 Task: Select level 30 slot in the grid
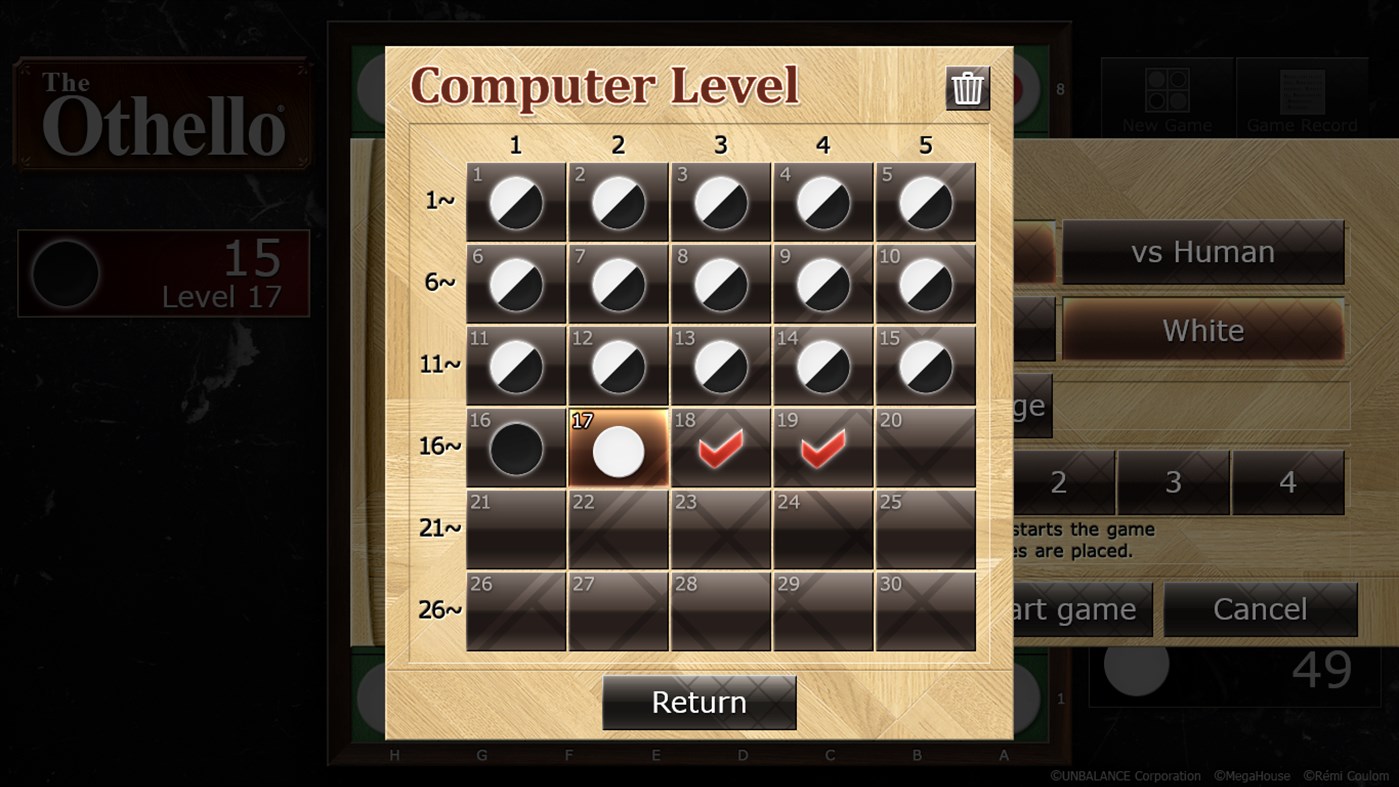click(x=925, y=612)
